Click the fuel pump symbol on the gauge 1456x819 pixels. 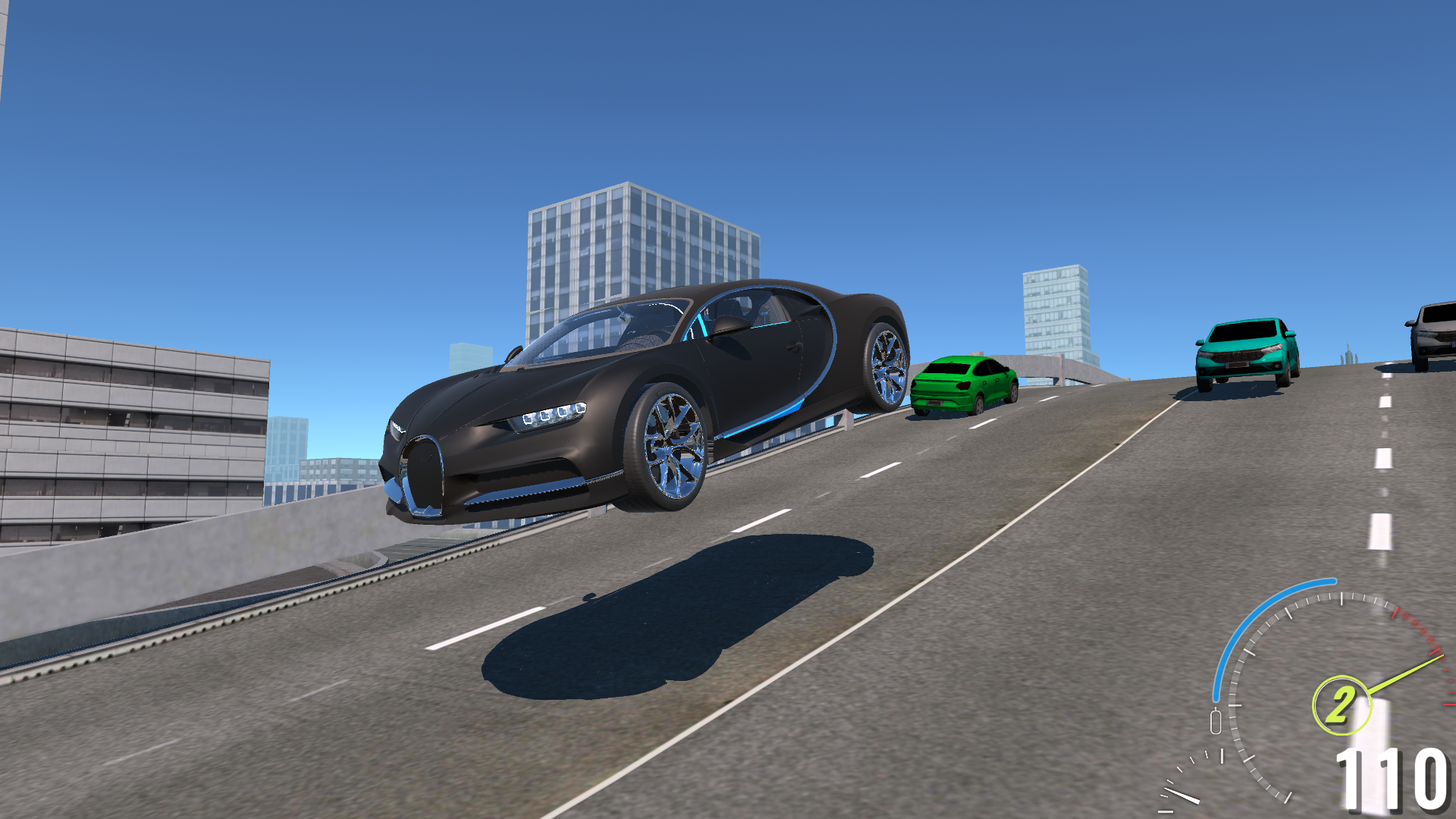click(1216, 720)
